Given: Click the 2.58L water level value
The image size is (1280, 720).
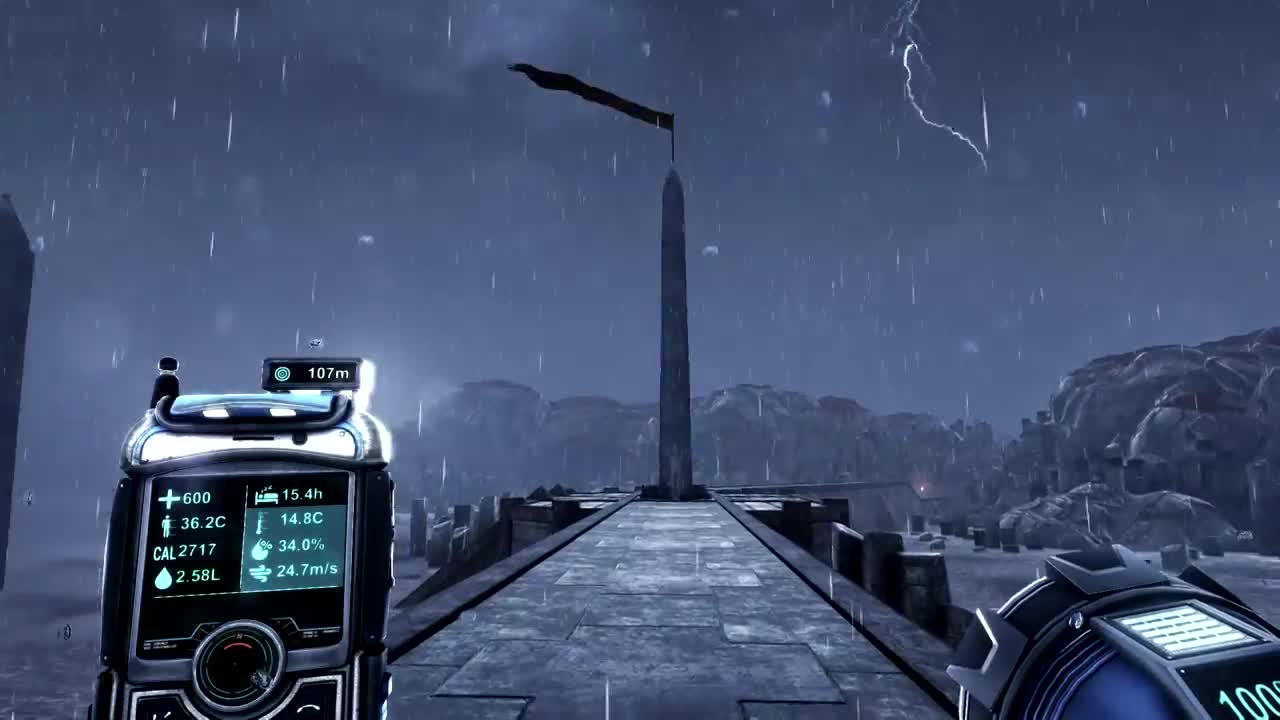Looking at the screenshot, I should pyautogui.click(x=198, y=577).
